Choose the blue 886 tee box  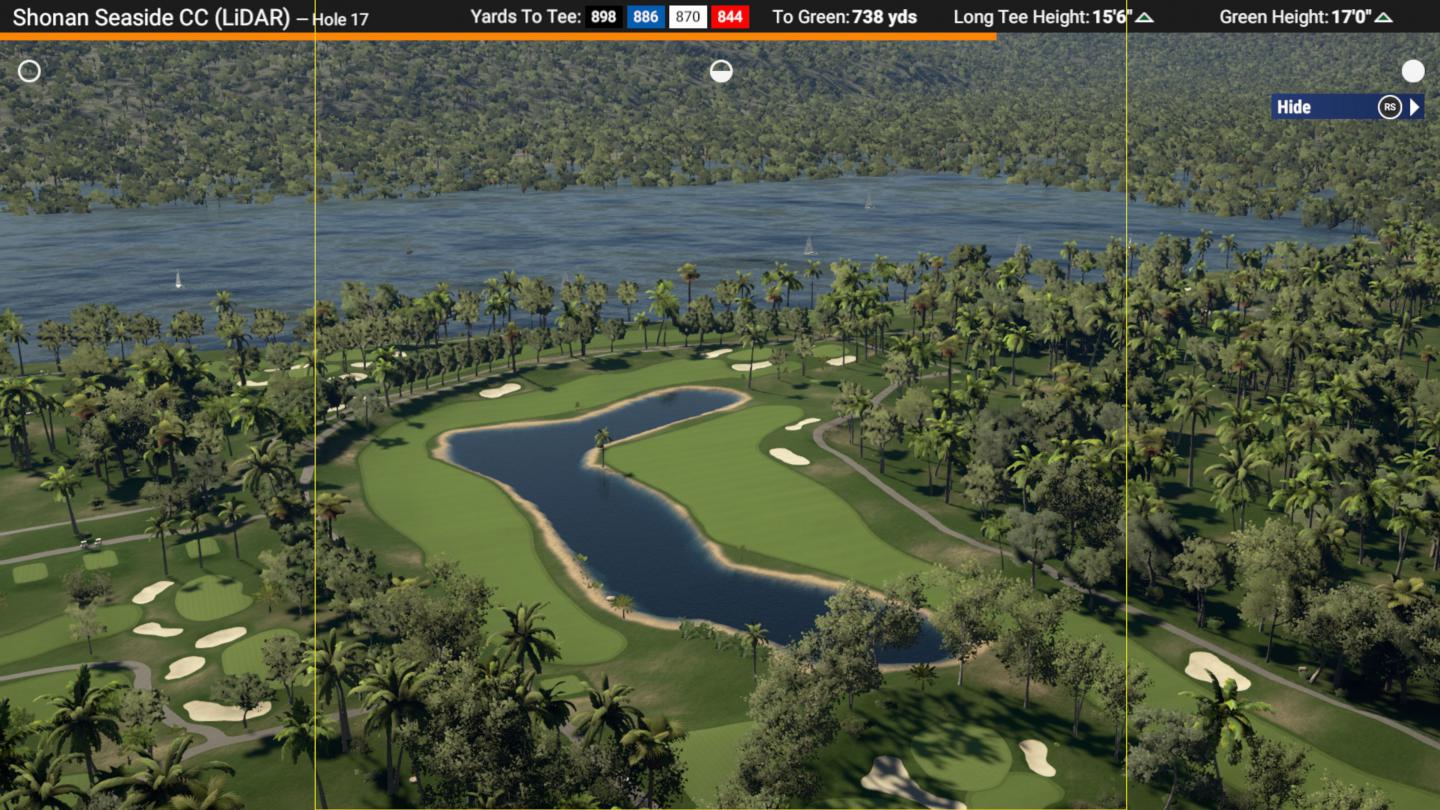pyautogui.click(x=646, y=17)
